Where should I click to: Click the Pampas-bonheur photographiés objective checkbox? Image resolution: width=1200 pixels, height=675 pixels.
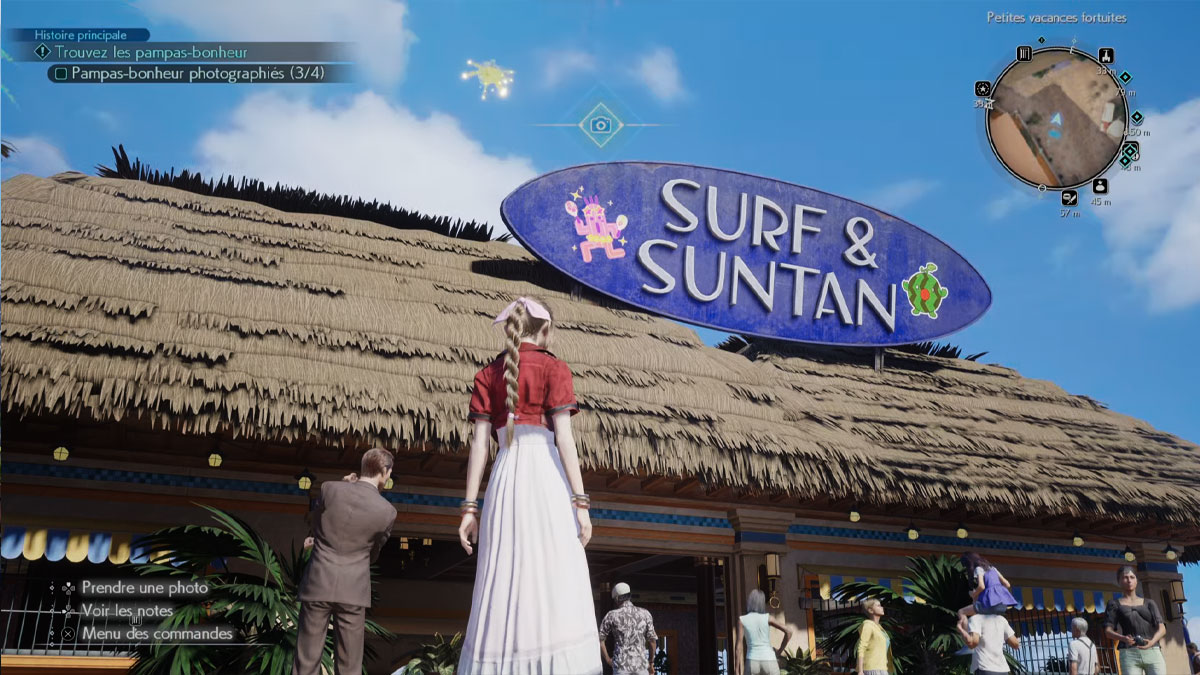pyautogui.click(x=62, y=73)
